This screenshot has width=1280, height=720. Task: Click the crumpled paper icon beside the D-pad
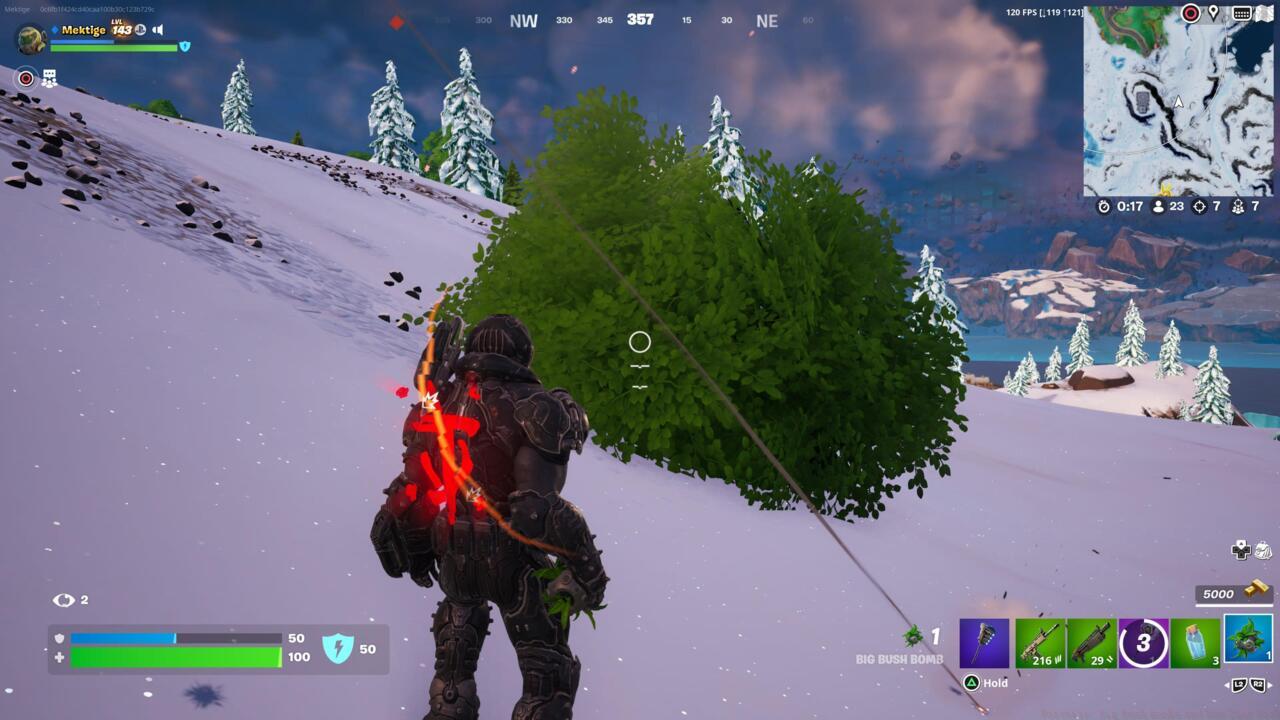click(1264, 550)
